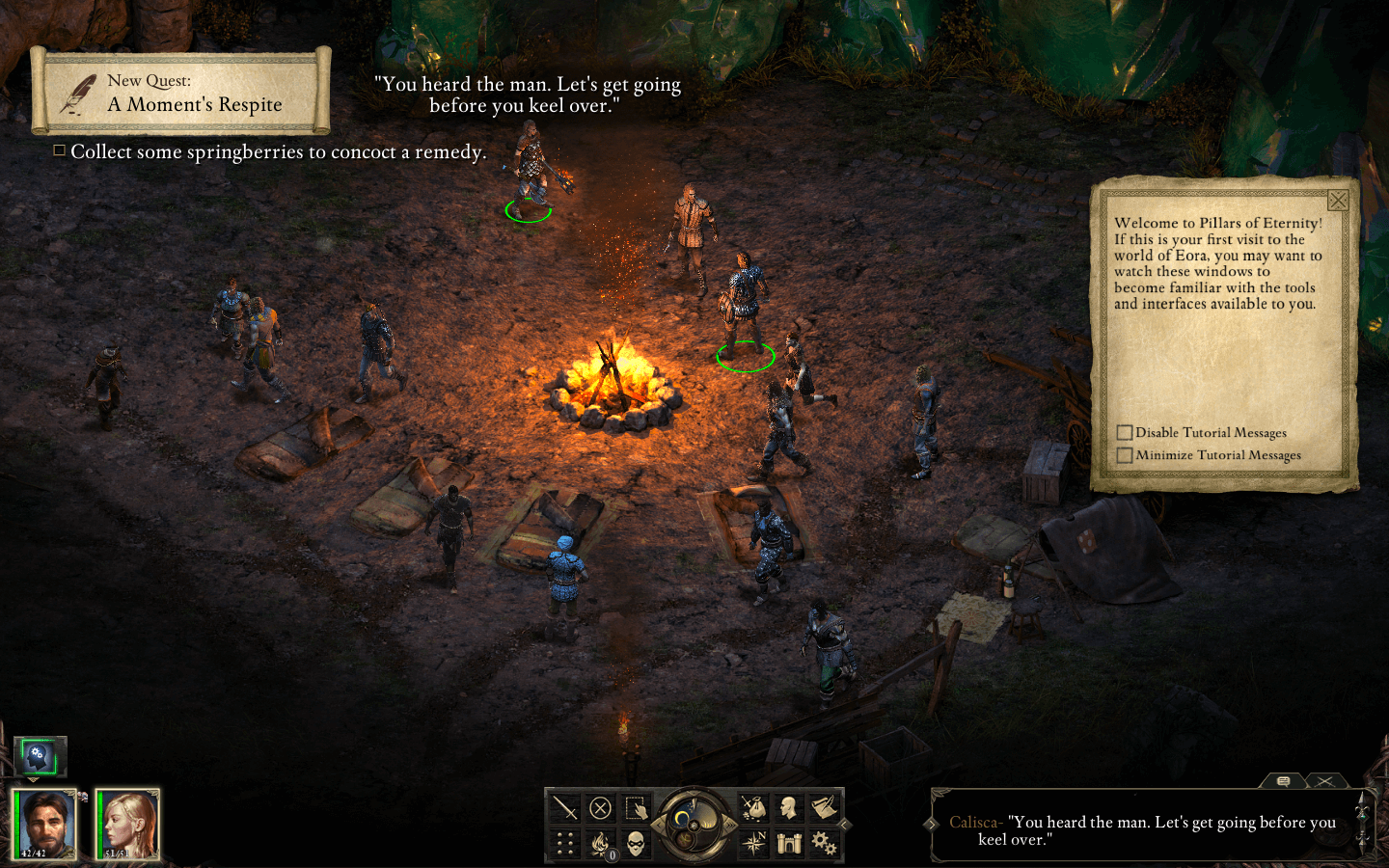Viewport: 1389px width, 868px height.
Task: Fast-forward time with the double chevrons
Action: 730,825
